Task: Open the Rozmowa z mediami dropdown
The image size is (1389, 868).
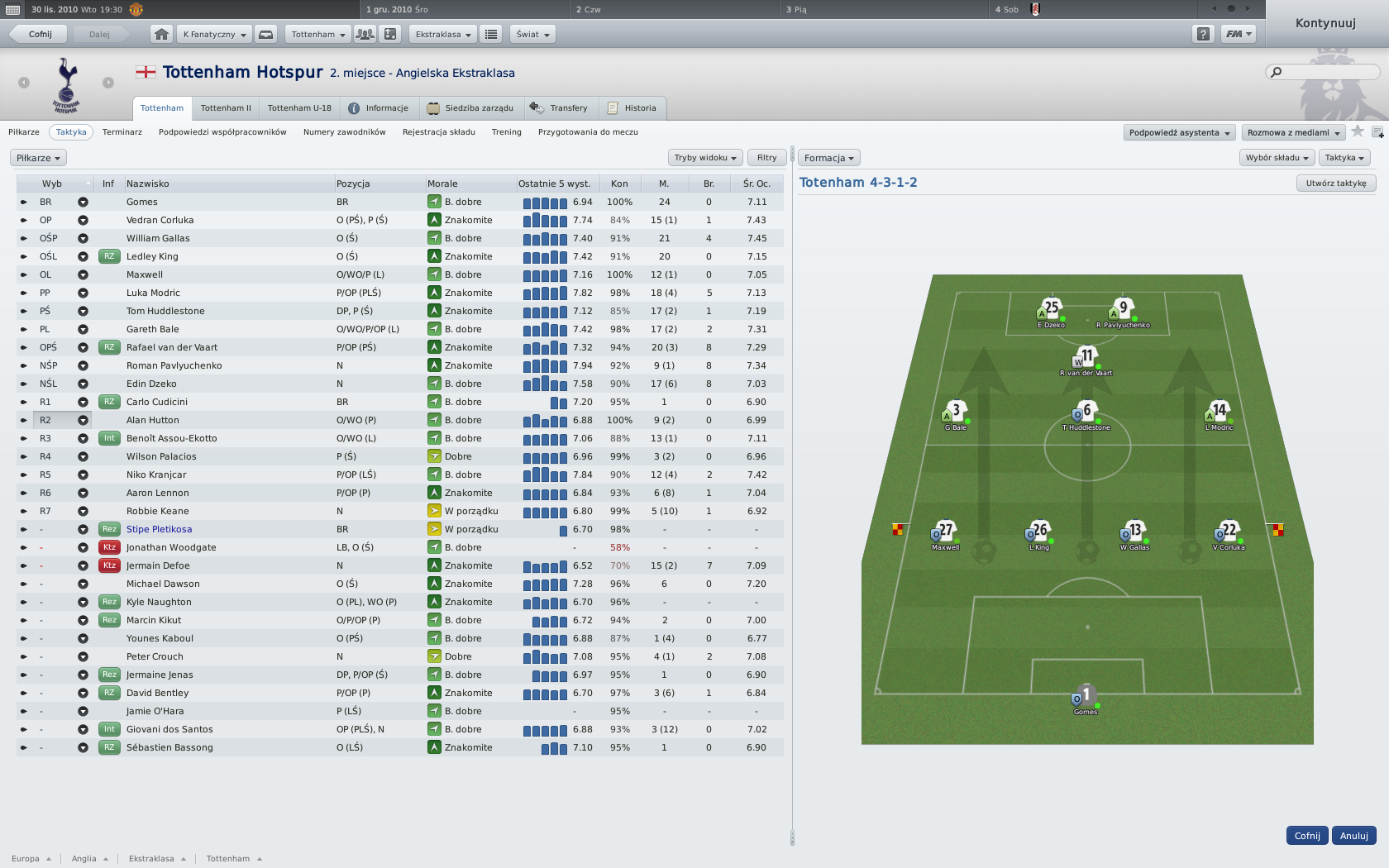Action: click(x=1293, y=132)
